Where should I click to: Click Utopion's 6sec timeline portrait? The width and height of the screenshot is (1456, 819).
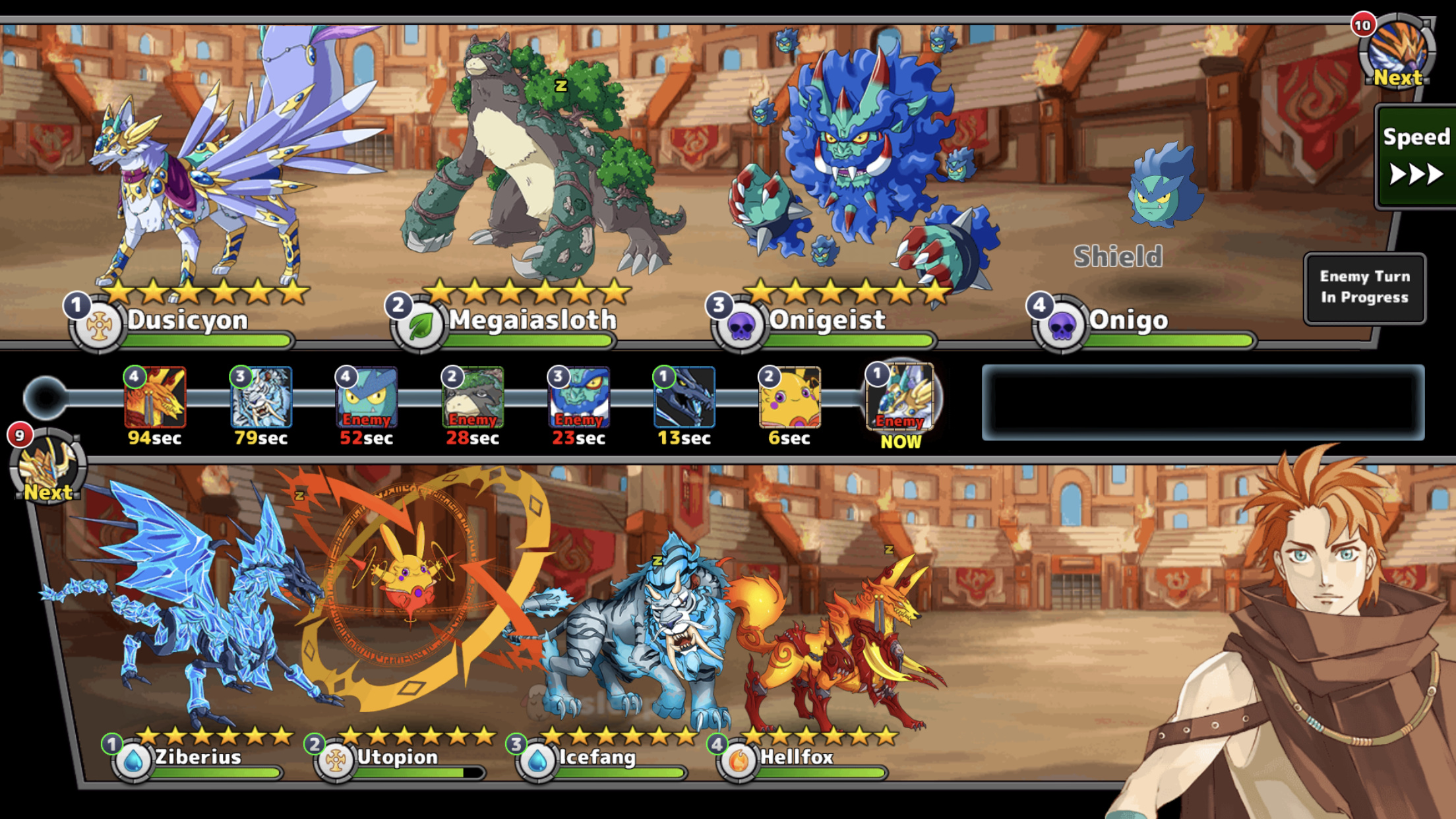789,398
